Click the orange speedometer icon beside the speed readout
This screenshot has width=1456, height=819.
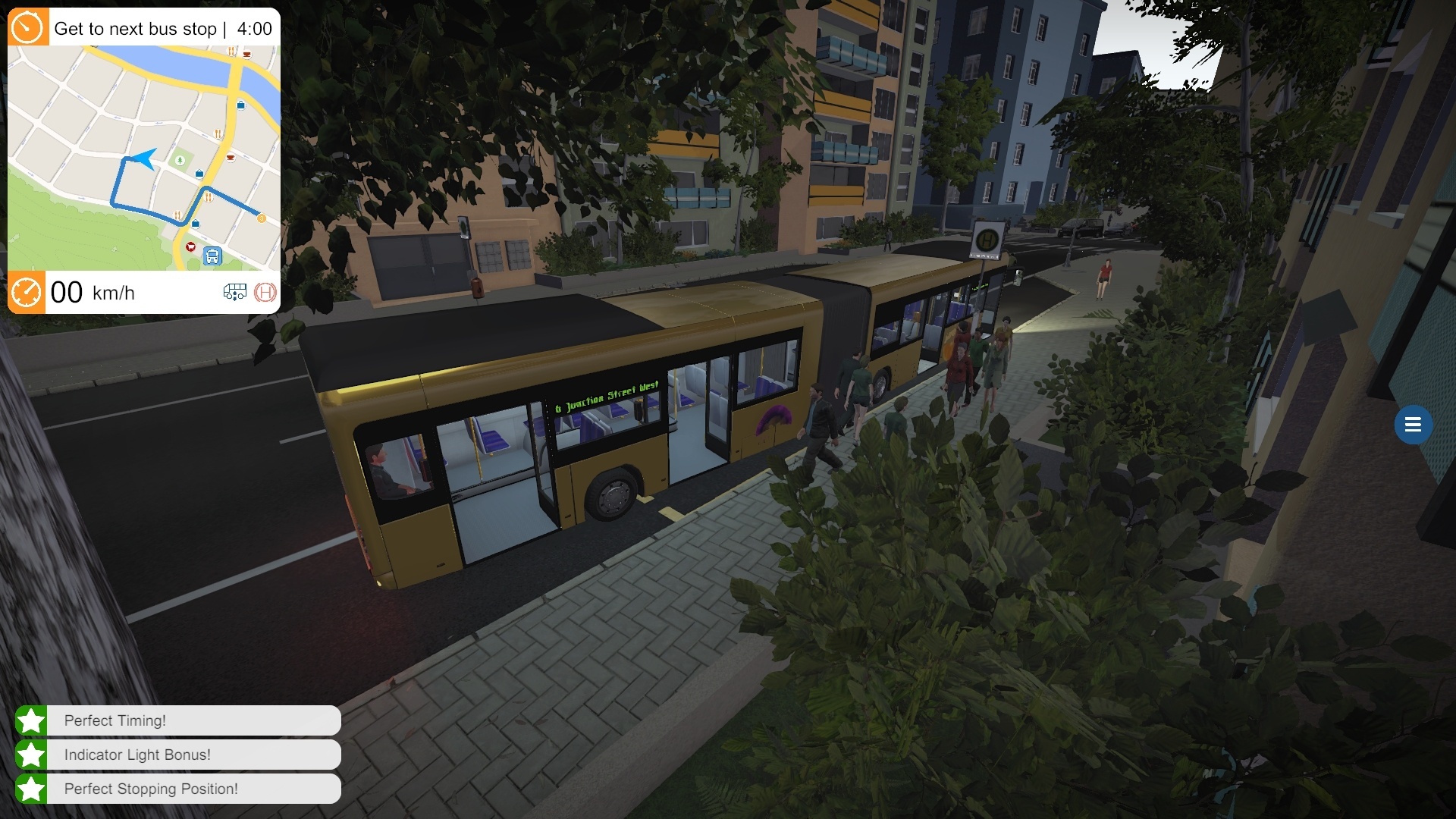click(x=25, y=293)
